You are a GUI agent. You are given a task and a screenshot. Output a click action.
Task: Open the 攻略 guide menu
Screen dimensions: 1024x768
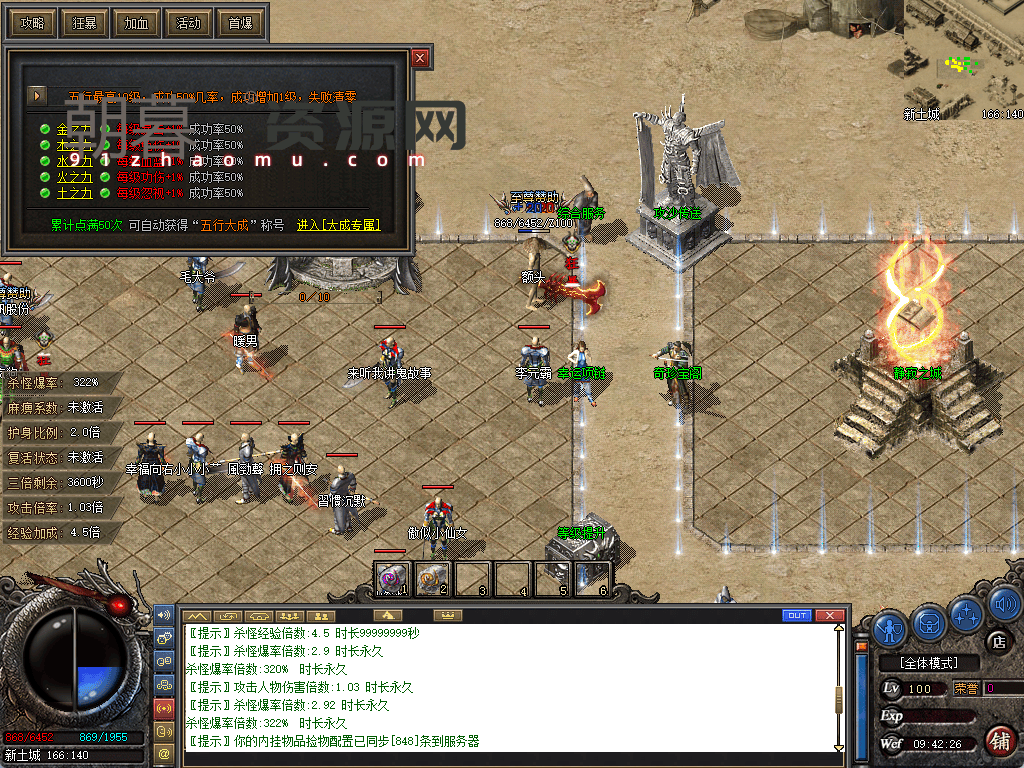pos(32,22)
